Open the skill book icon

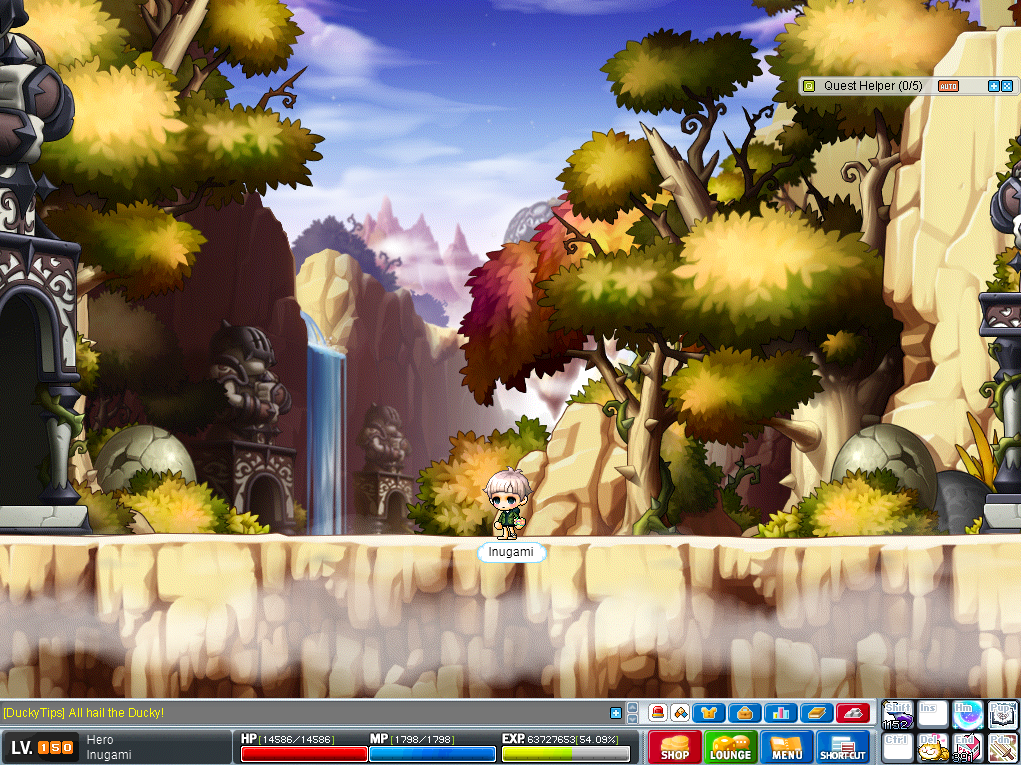coord(816,713)
